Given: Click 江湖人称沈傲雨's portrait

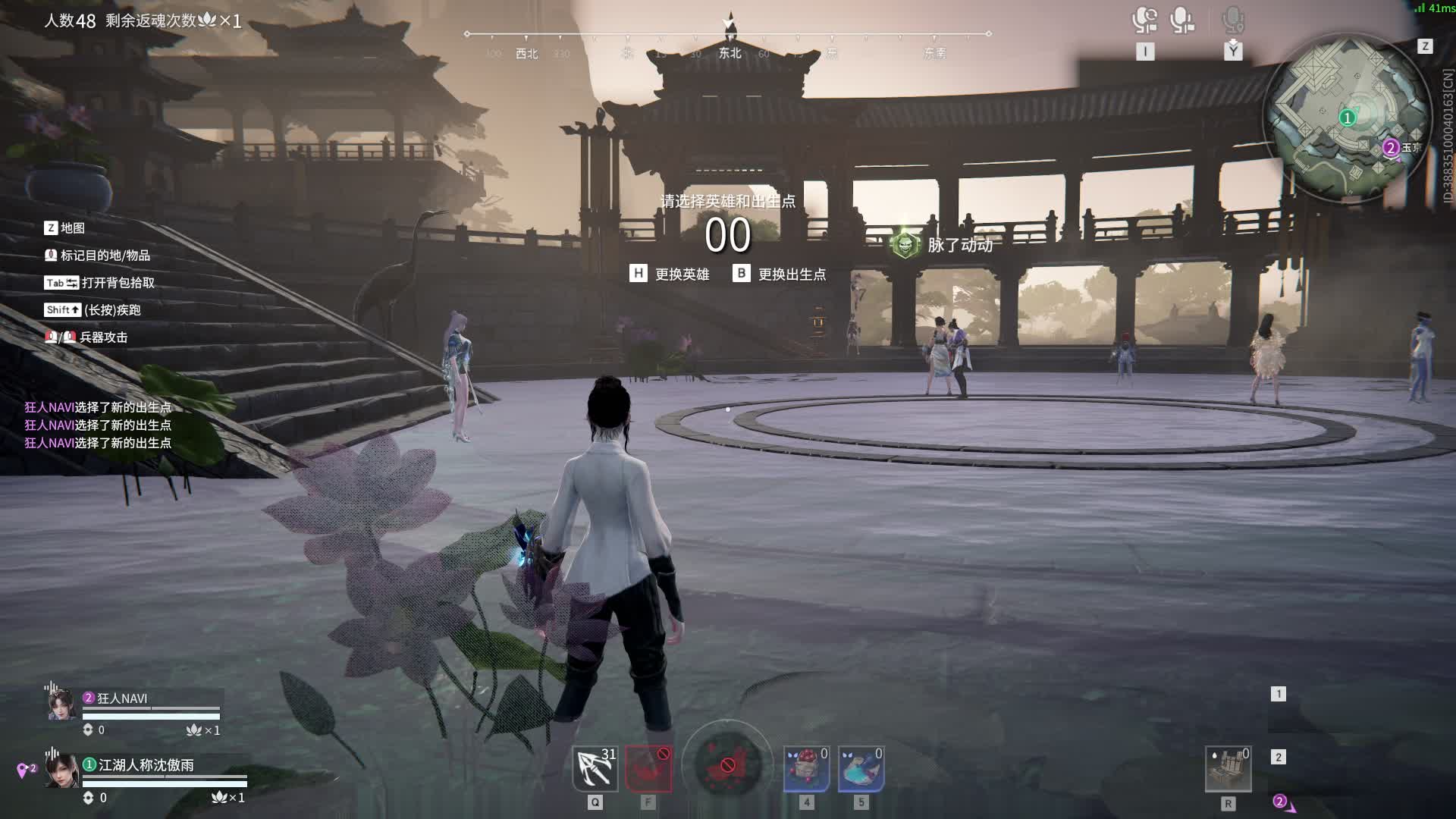Looking at the screenshot, I should pos(62,771).
